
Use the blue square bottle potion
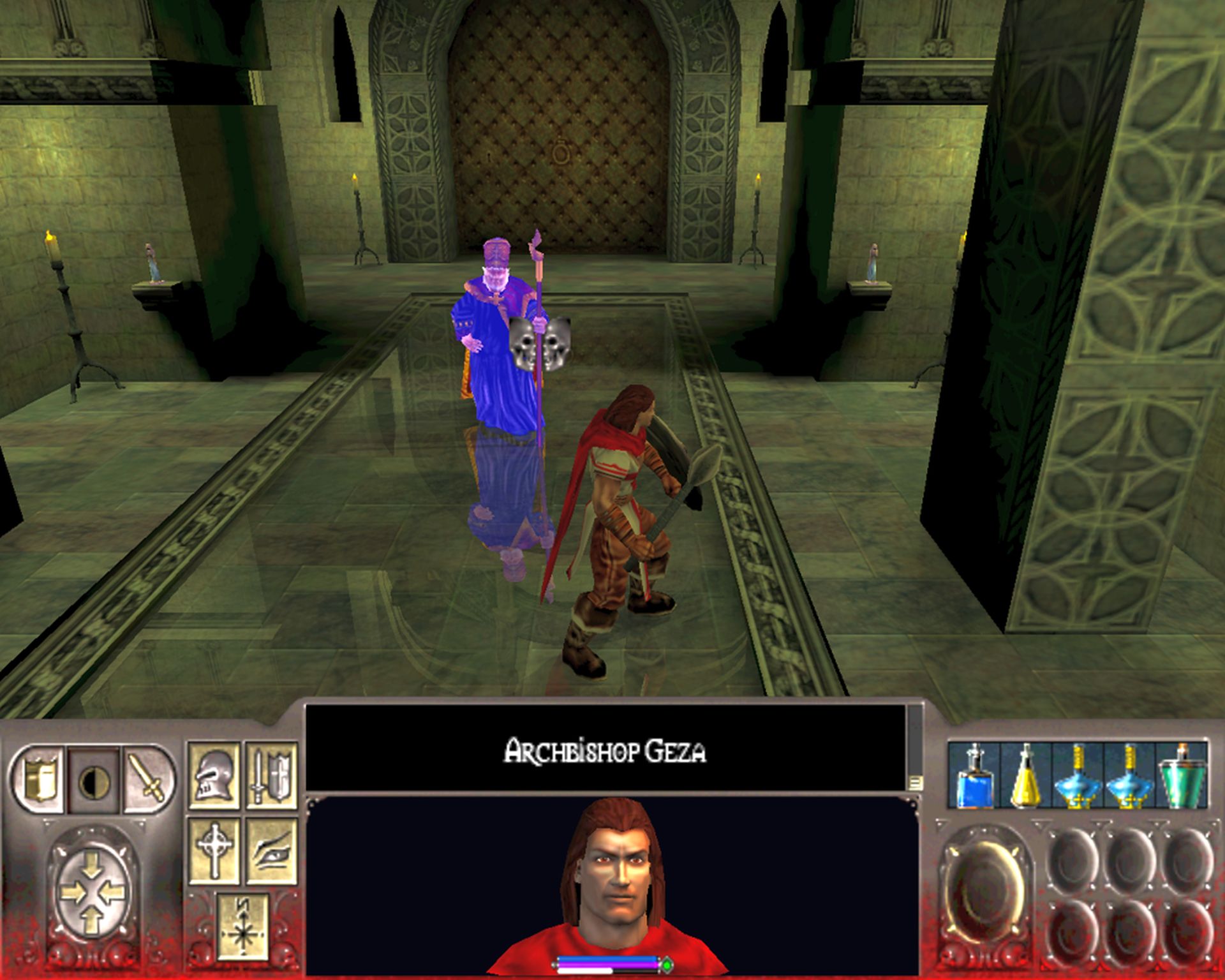pyautogui.click(x=974, y=775)
